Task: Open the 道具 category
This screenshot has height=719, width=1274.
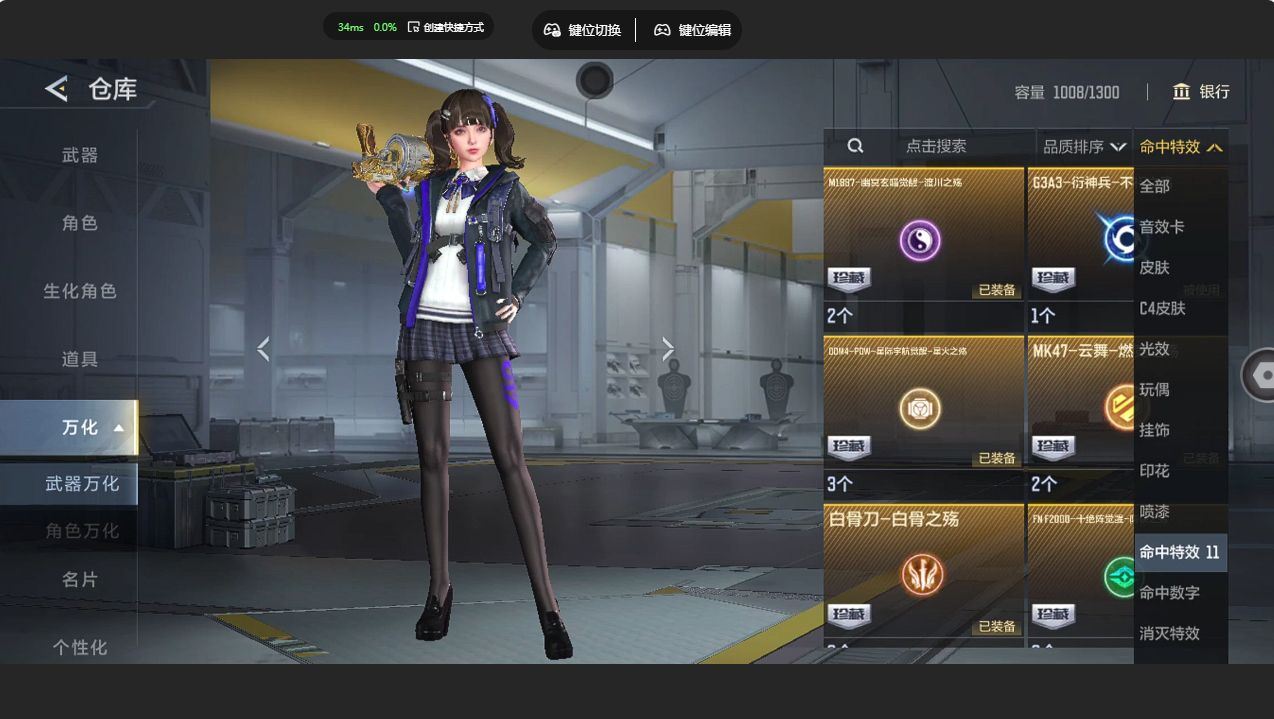Action: pyautogui.click(x=80, y=359)
